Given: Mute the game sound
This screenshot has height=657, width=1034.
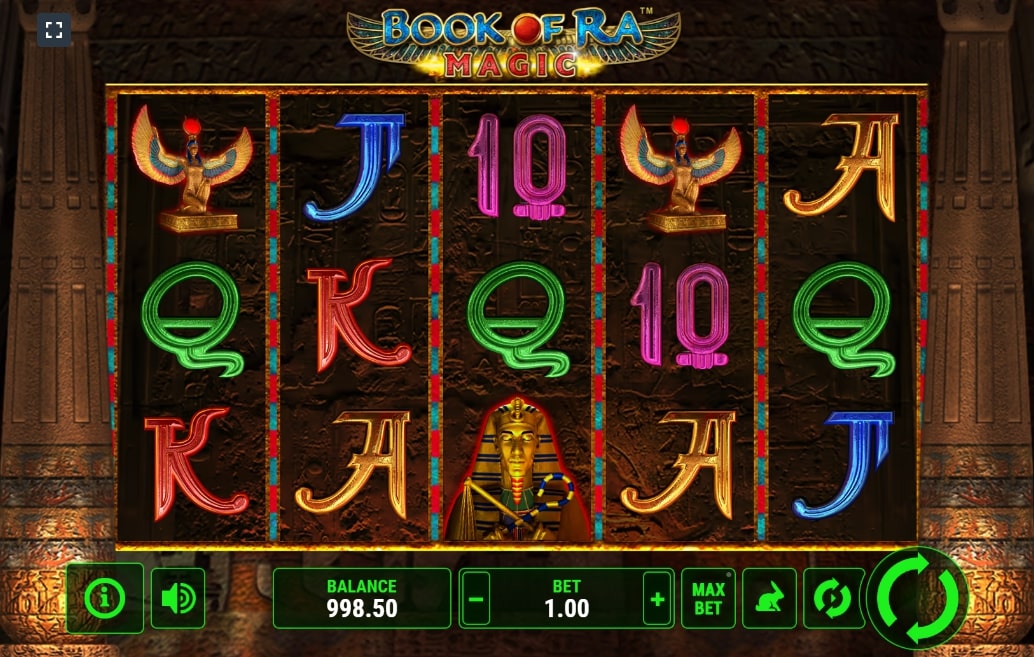Looking at the screenshot, I should (178, 598).
